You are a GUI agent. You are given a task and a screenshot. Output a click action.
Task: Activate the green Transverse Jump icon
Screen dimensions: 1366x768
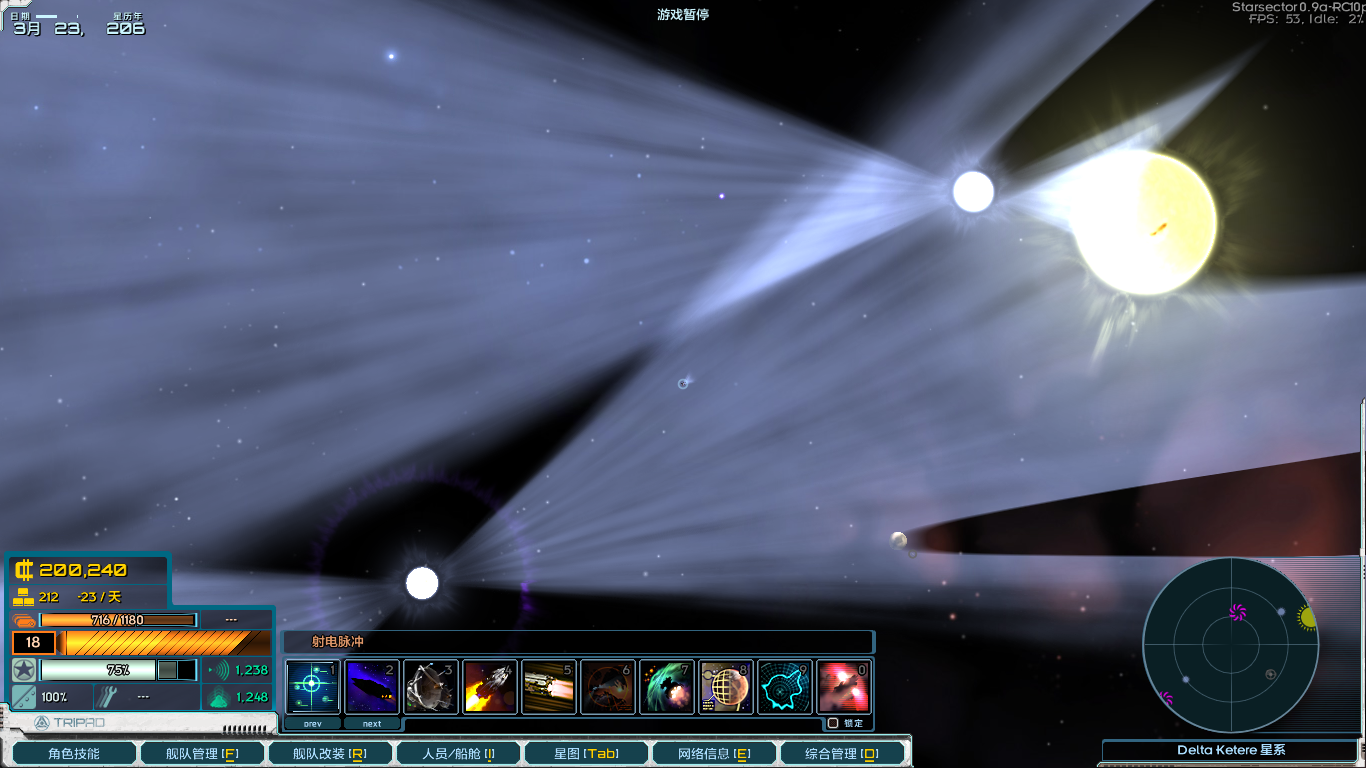[666, 686]
